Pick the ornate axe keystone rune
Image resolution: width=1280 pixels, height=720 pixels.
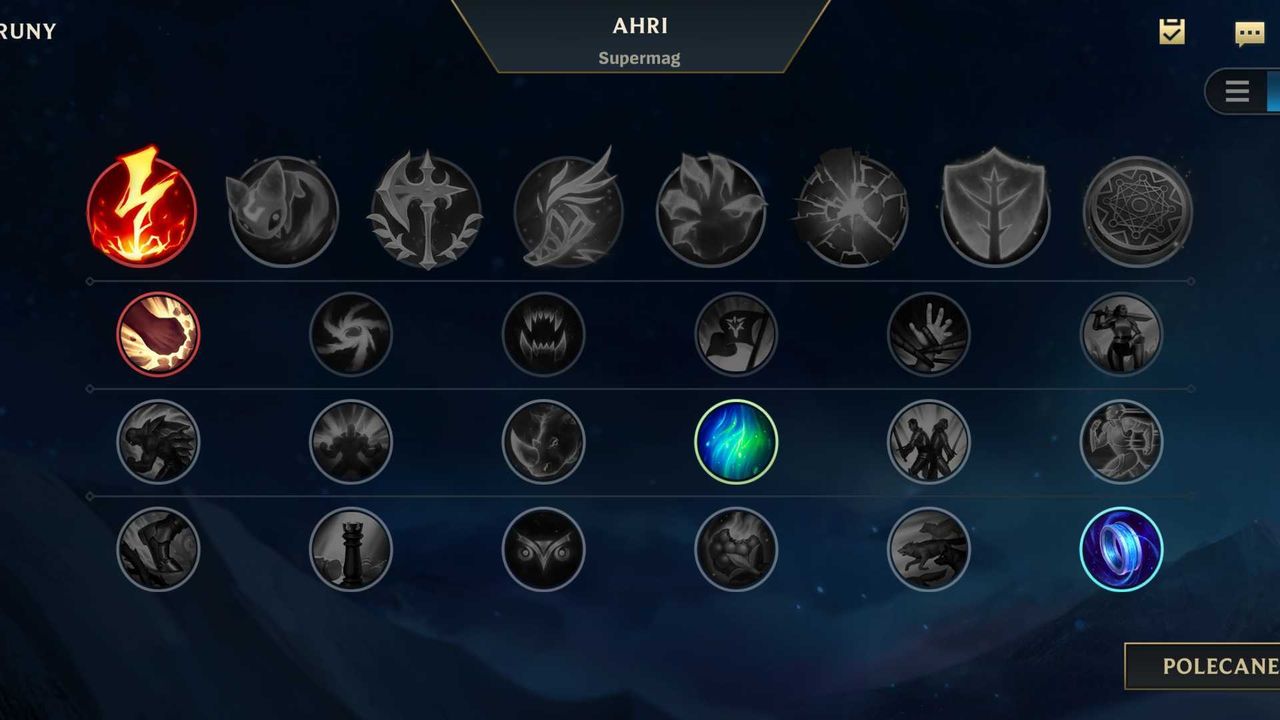(x=426, y=211)
